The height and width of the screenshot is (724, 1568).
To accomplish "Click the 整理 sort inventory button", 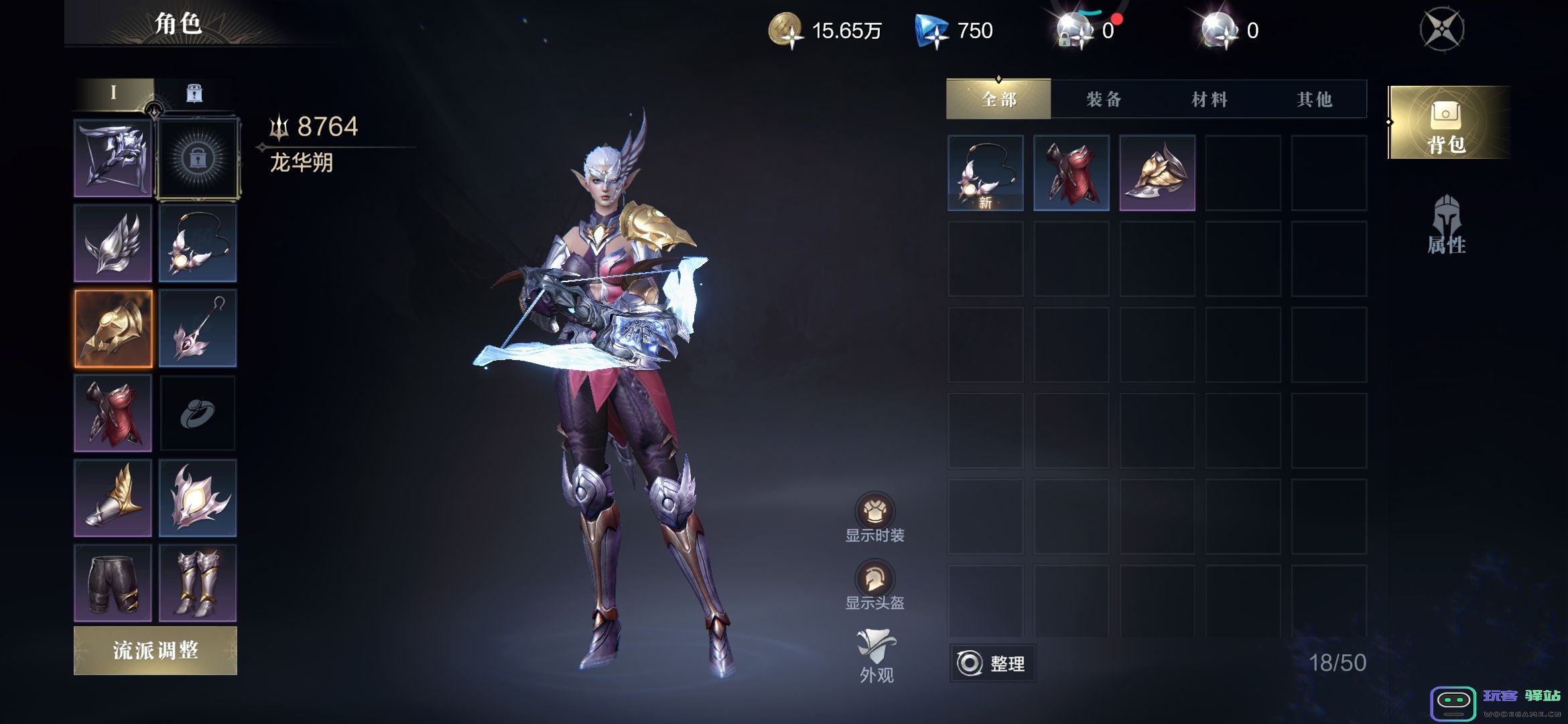I will point(992,663).
